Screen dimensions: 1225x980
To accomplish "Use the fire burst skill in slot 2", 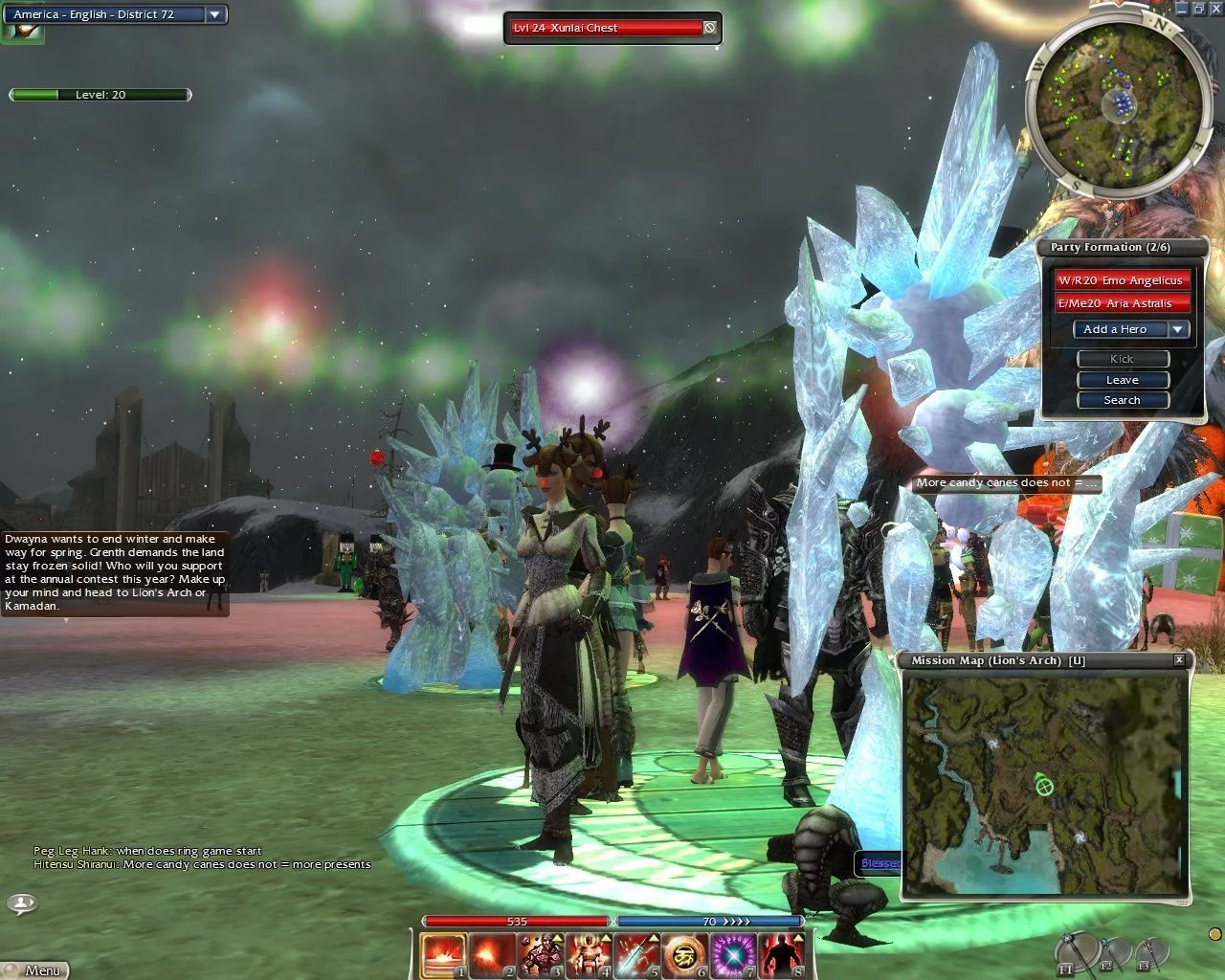I will pyautogui.click(x=492, y=955).
